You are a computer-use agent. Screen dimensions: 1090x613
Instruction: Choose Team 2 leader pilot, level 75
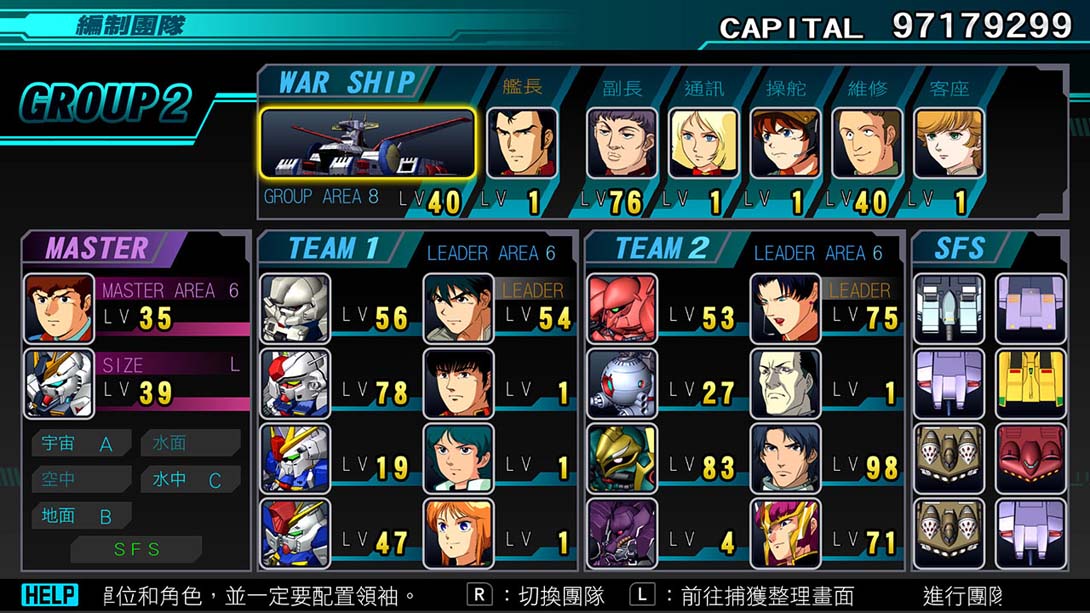[x=785, y=309]
